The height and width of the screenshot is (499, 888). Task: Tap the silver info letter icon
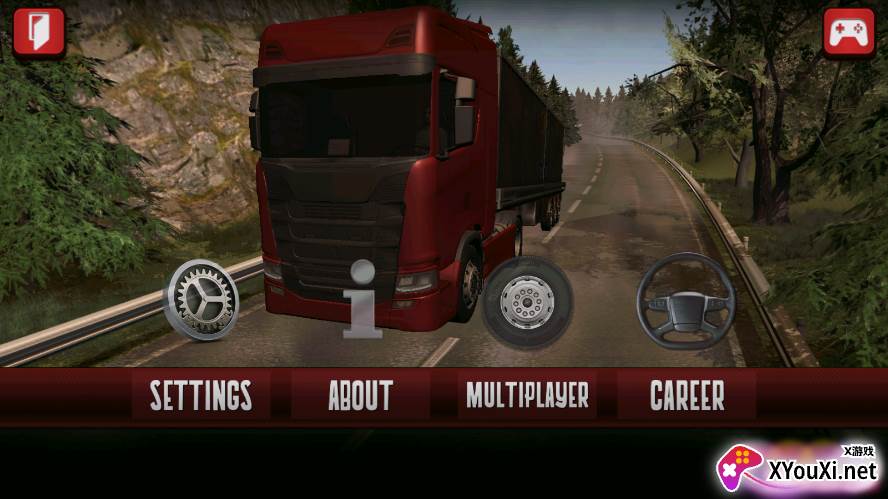click(x=361, y=299)
